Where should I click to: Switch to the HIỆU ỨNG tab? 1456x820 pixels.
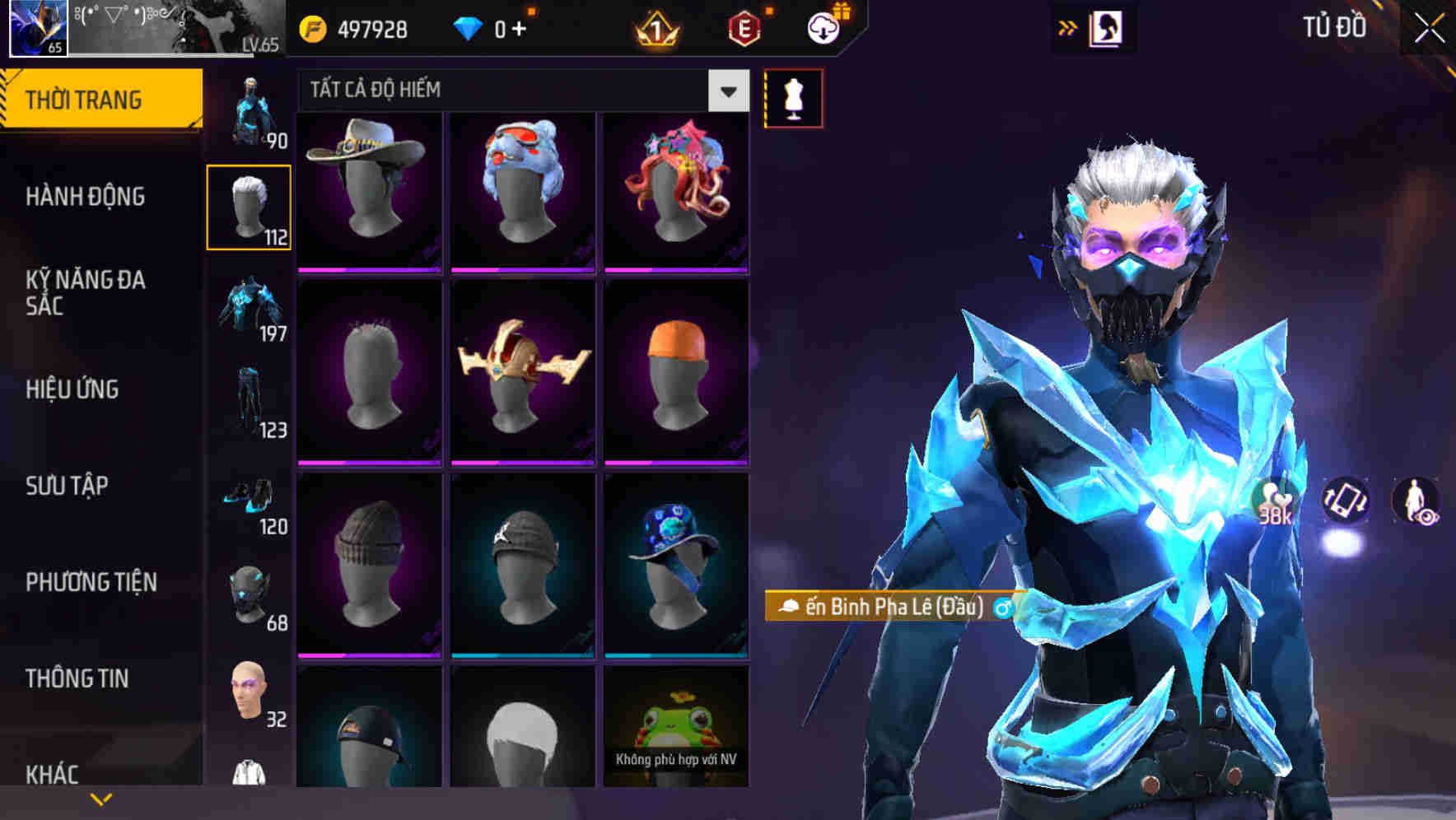pos(72,389)
